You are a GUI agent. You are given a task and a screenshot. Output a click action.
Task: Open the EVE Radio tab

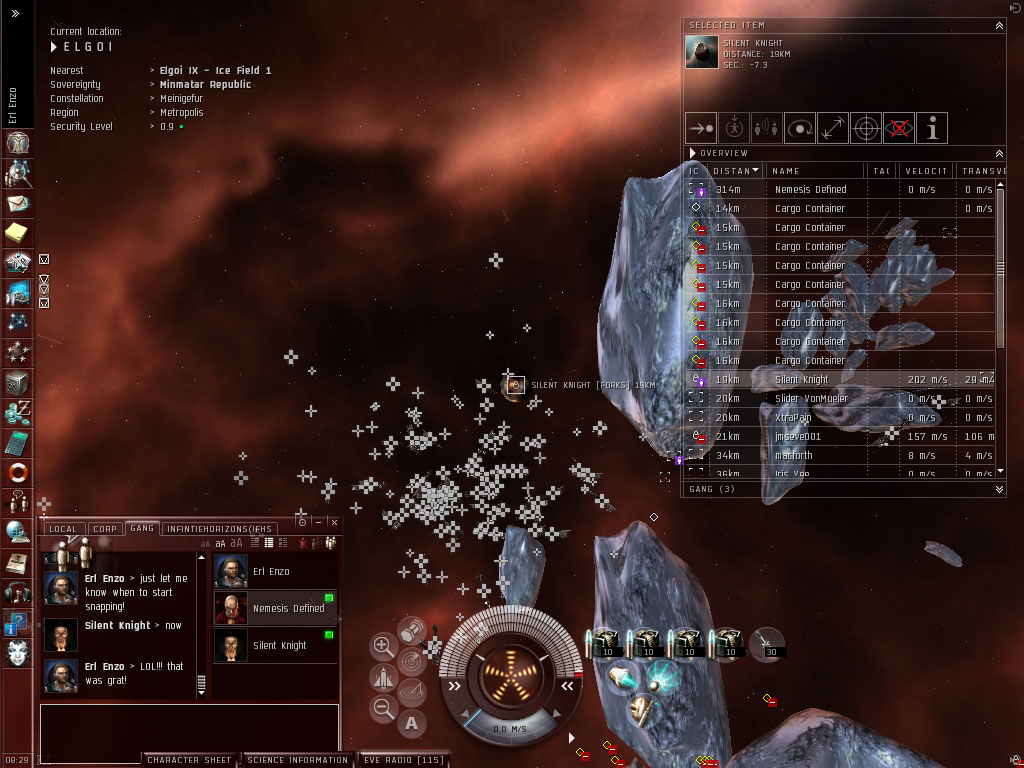[403, 760]
